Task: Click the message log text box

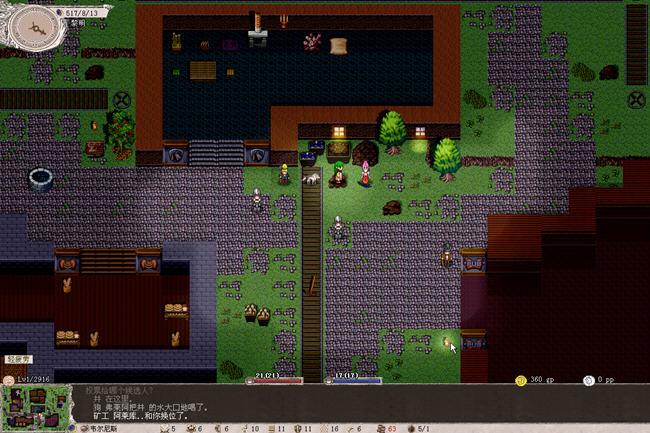Action: (290, 402)
